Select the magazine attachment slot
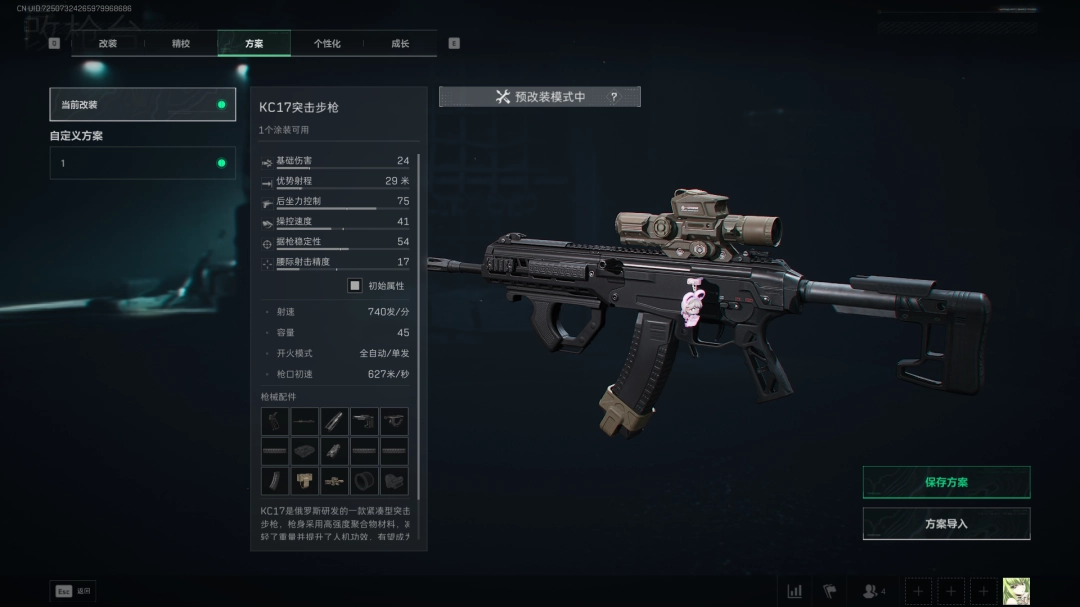This screenshot has height=607, width=1080. click(275, 481)
